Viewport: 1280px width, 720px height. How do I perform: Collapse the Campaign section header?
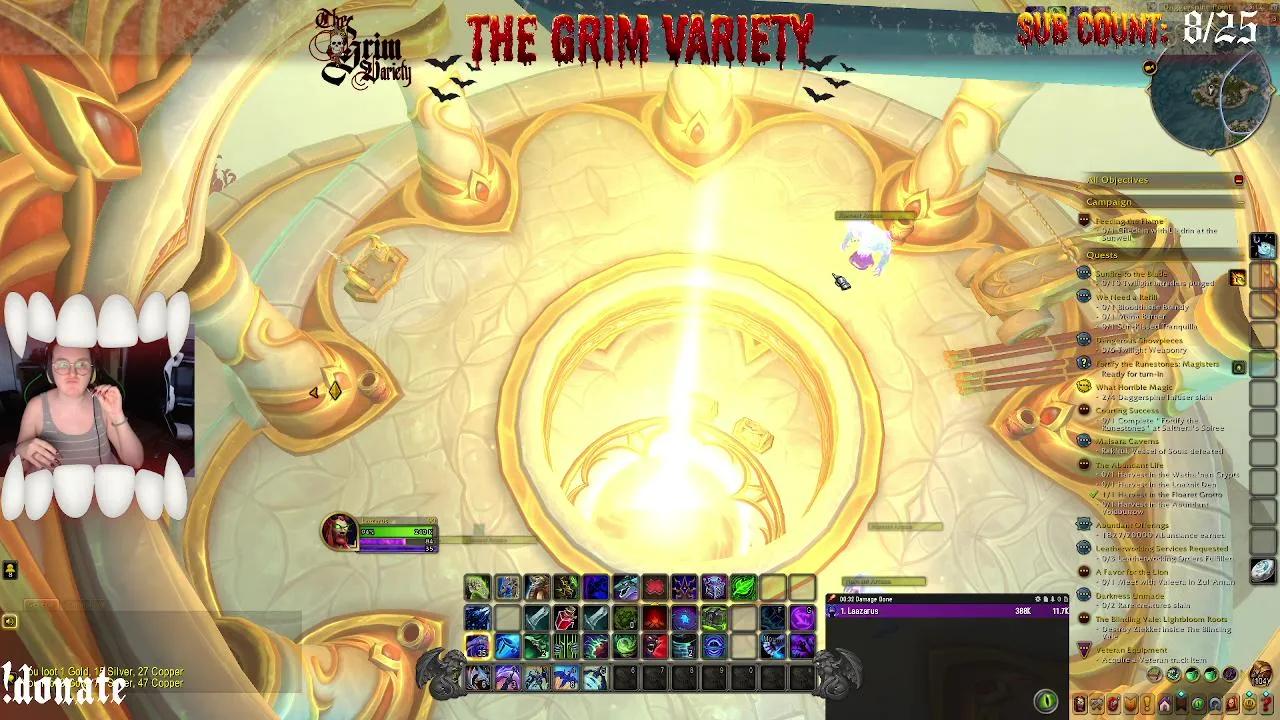click(1110, 202)
